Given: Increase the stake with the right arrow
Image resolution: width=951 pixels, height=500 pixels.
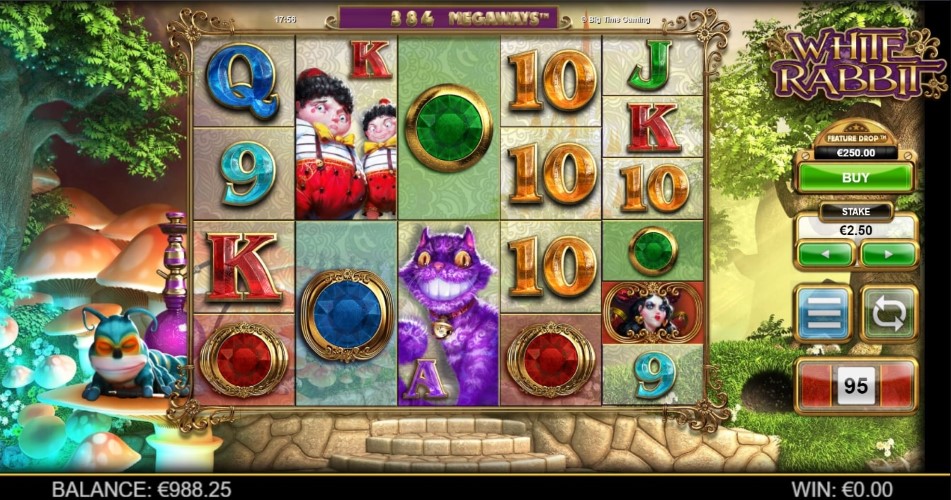Looking at the screenshot, I should pos(888,254).
